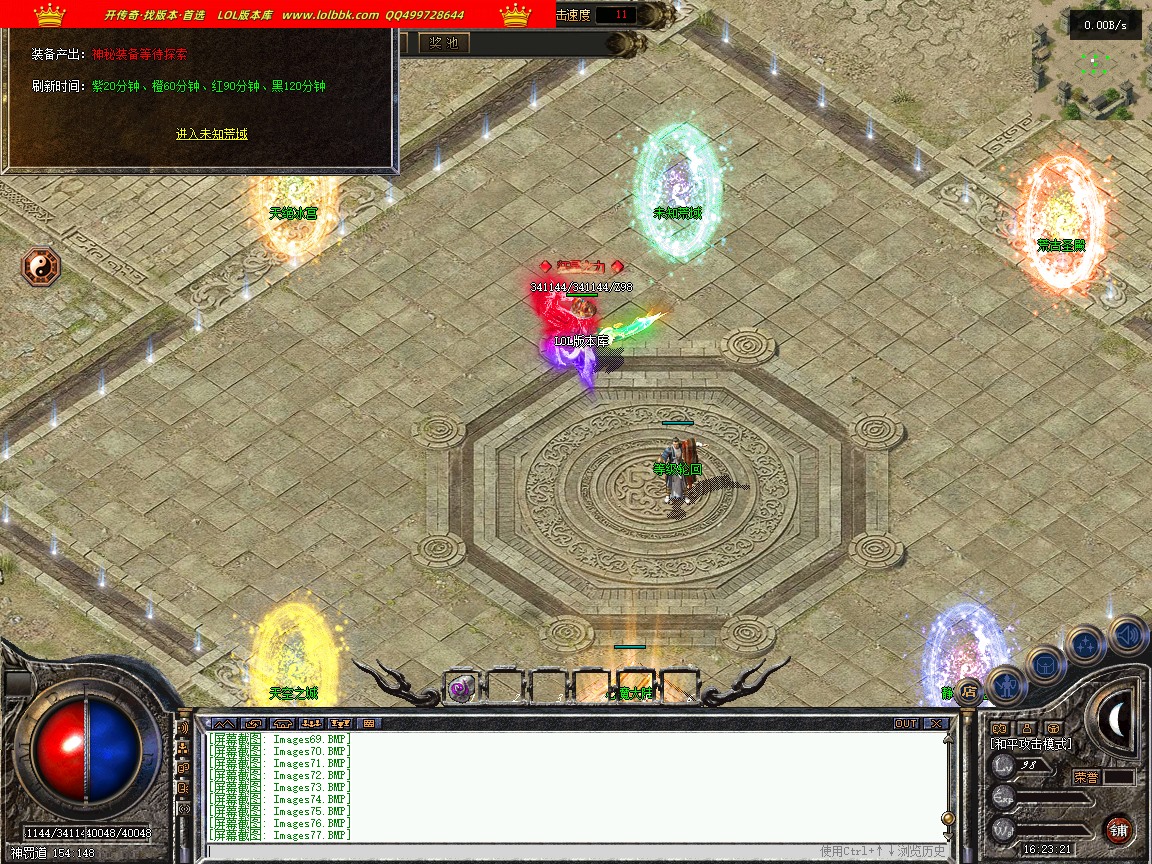The height and width of the screenshot is (864, 1152).
Task: Switch the 和平攻击模式 attack mode label
Action: (1030, 744)
